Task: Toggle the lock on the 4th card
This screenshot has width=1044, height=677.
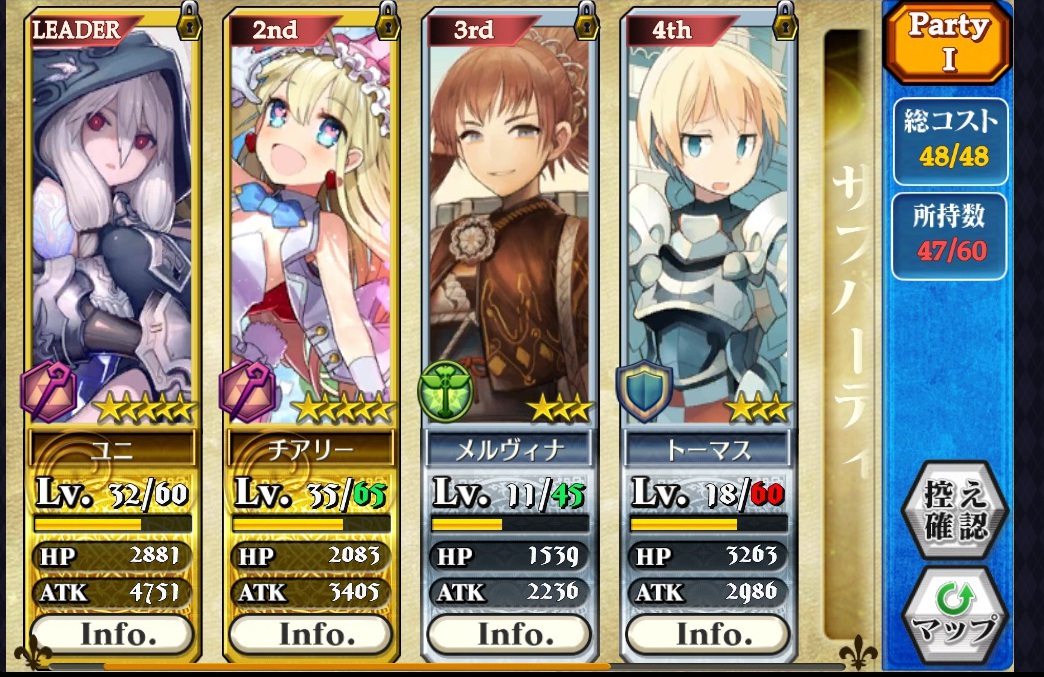Action: 784,20
